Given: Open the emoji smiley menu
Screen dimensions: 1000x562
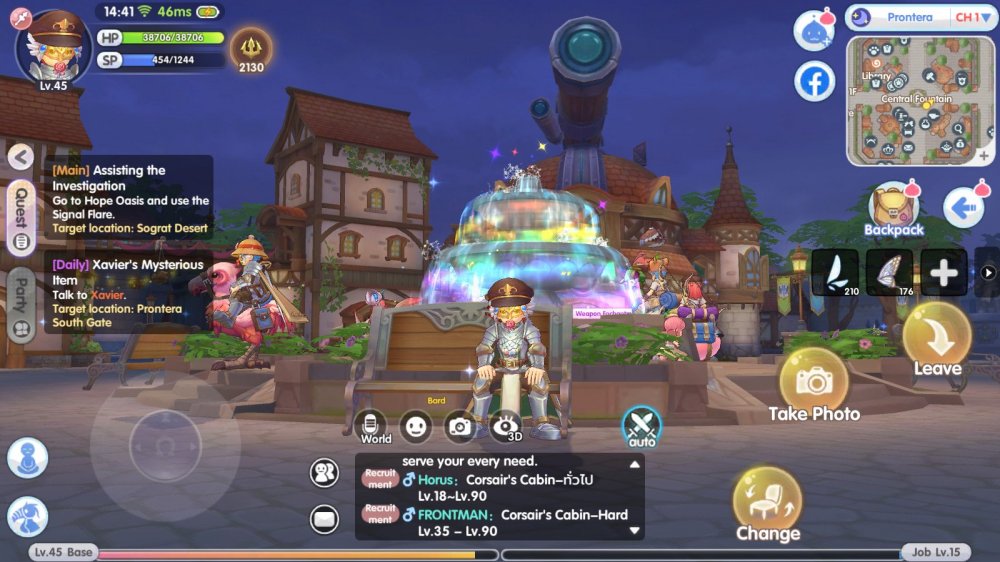Looking at the screenshot, I should (x=416, y=426).
